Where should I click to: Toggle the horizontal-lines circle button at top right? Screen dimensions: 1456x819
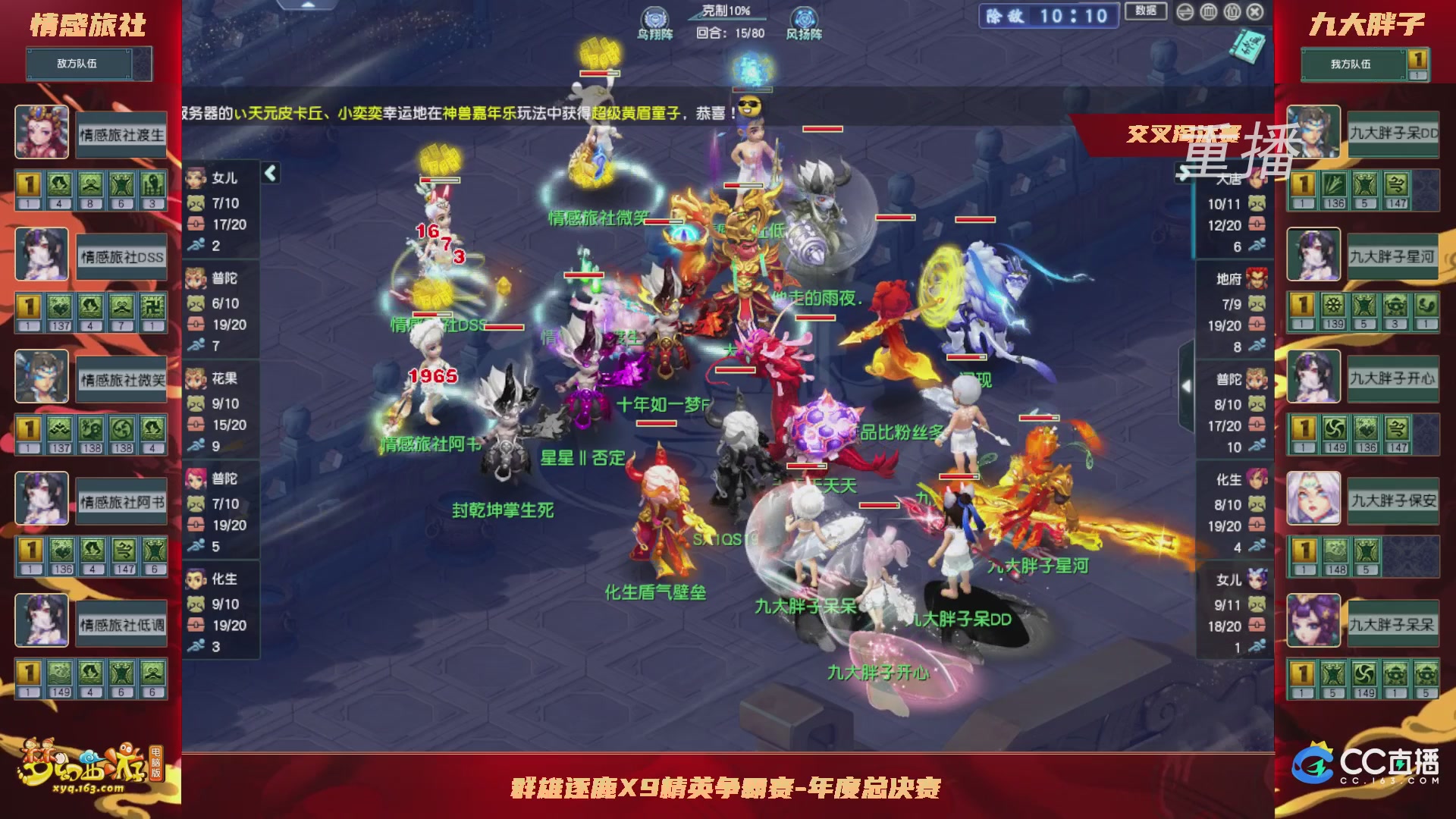coord(1185,12)
